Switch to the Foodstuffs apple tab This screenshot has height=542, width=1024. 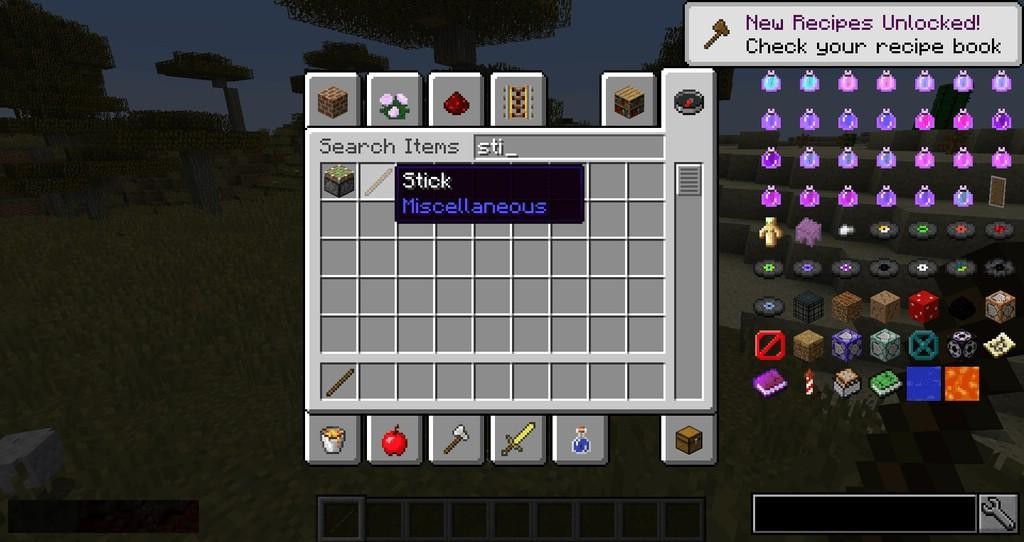[394, 439]
